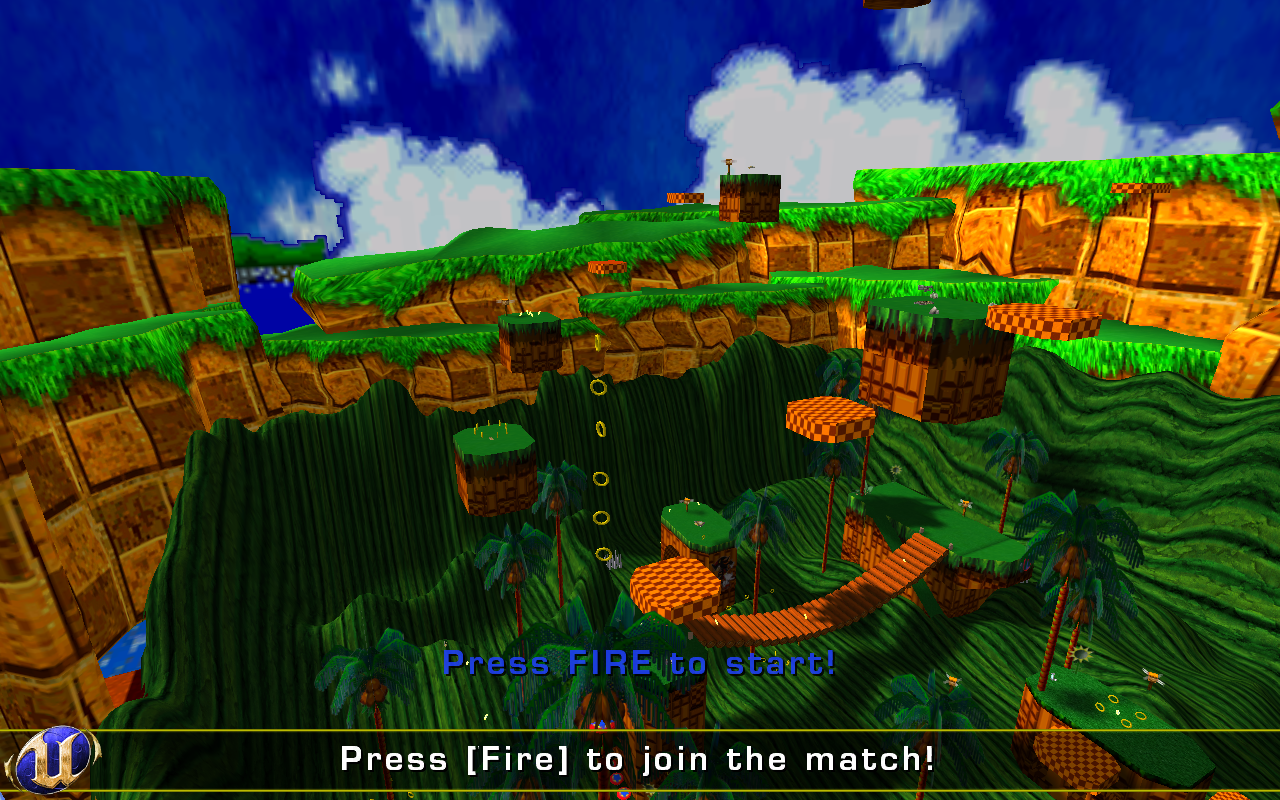Screen dimensions: 1280x800
Task: Select the vertical trail of golden rings
Action: pos(600,470)
